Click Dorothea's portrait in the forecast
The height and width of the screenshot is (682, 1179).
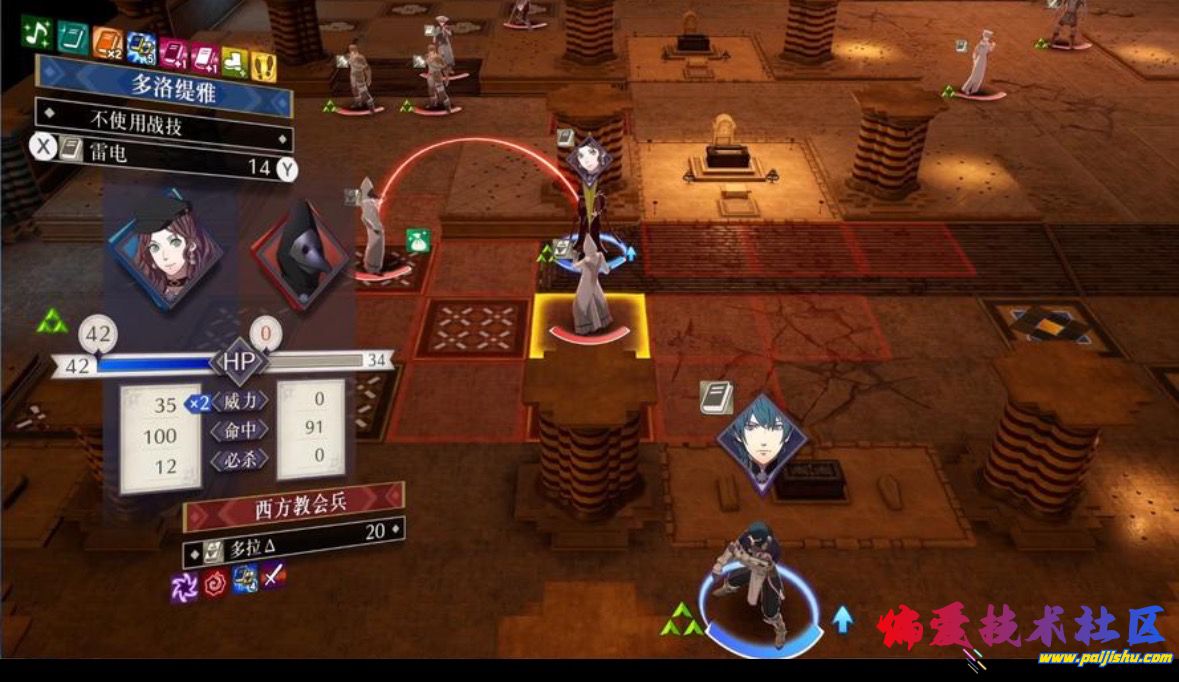[165, 244]
